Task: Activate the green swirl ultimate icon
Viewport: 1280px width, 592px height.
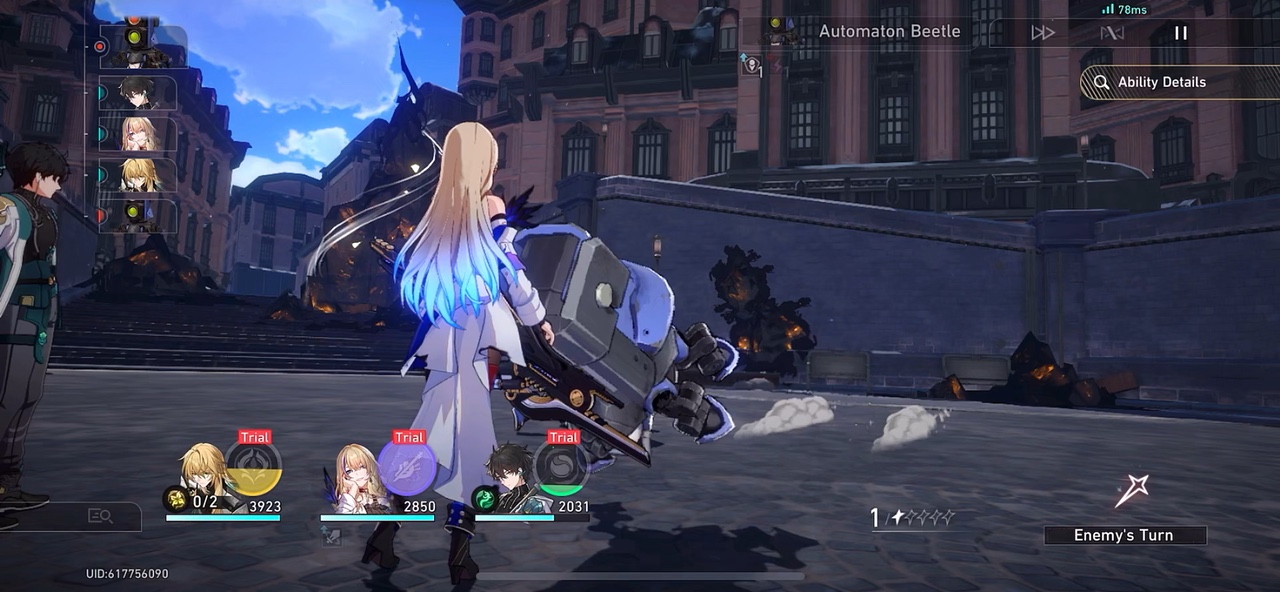Action: coord(561,467)
